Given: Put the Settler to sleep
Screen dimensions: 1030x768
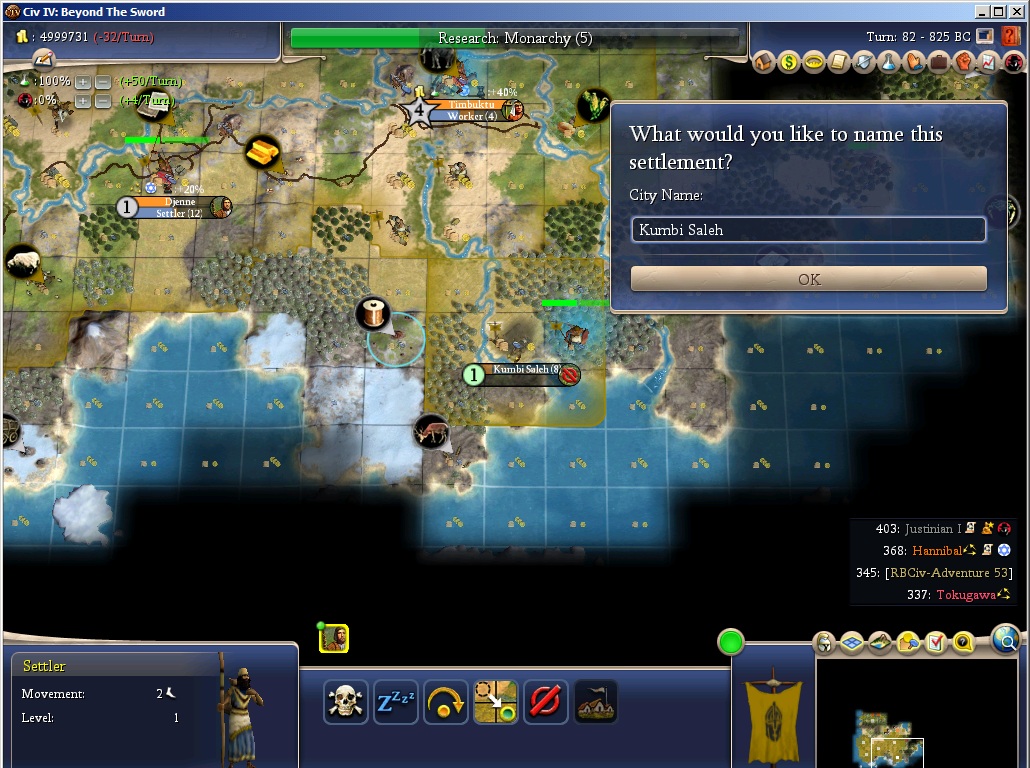Looking at the screenshot, I should click(395, 702).
